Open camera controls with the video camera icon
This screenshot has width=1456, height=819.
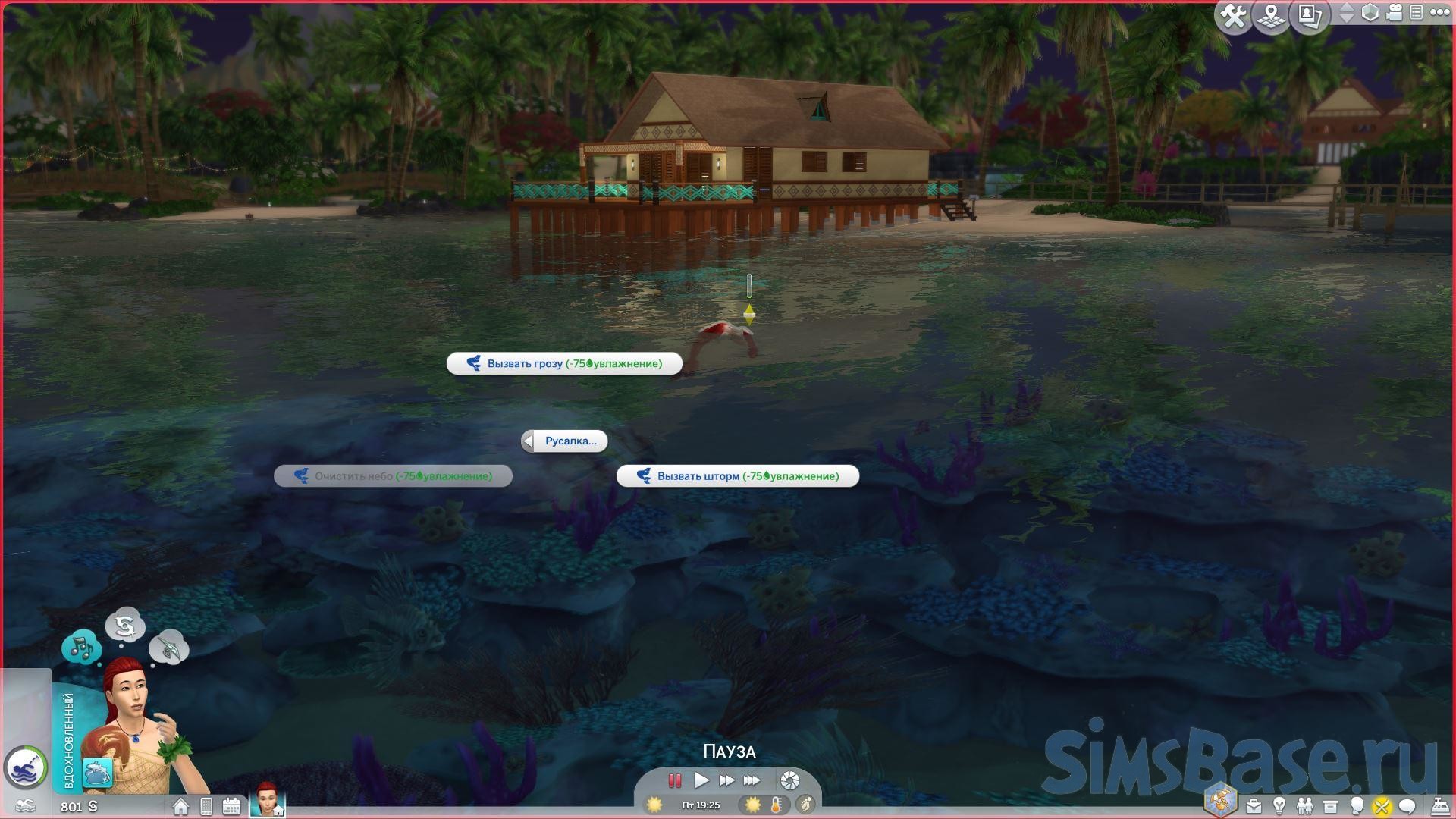click(1394, 13)
